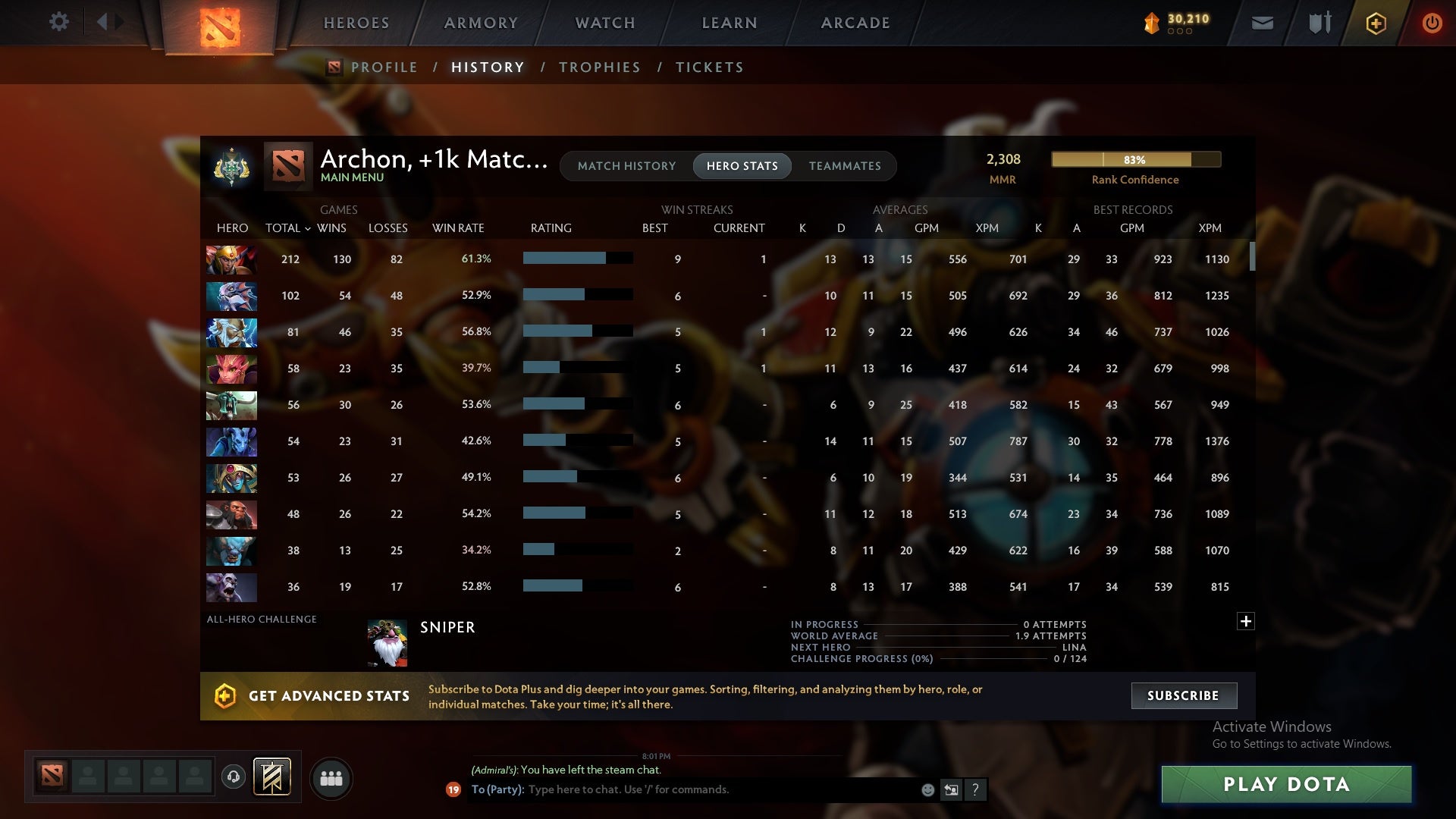Switch to the Teammates tab
The width and height of the screenshot is (1456, 819).
coord(845,166)
